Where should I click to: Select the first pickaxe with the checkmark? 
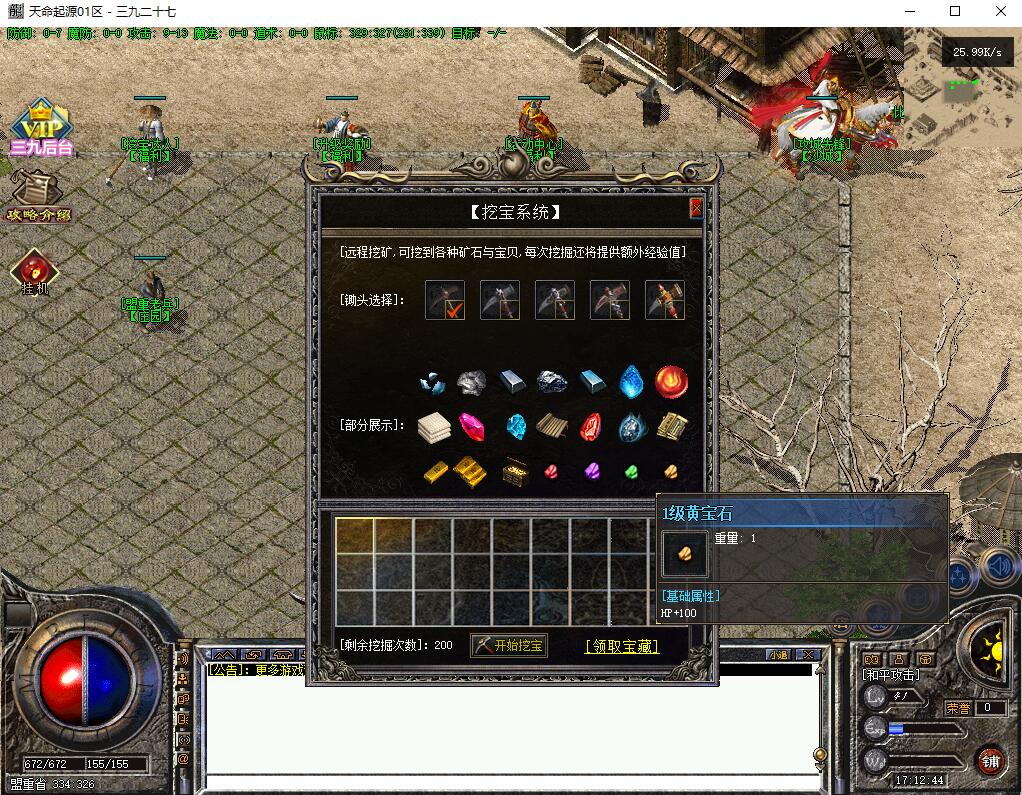[445, 300]
